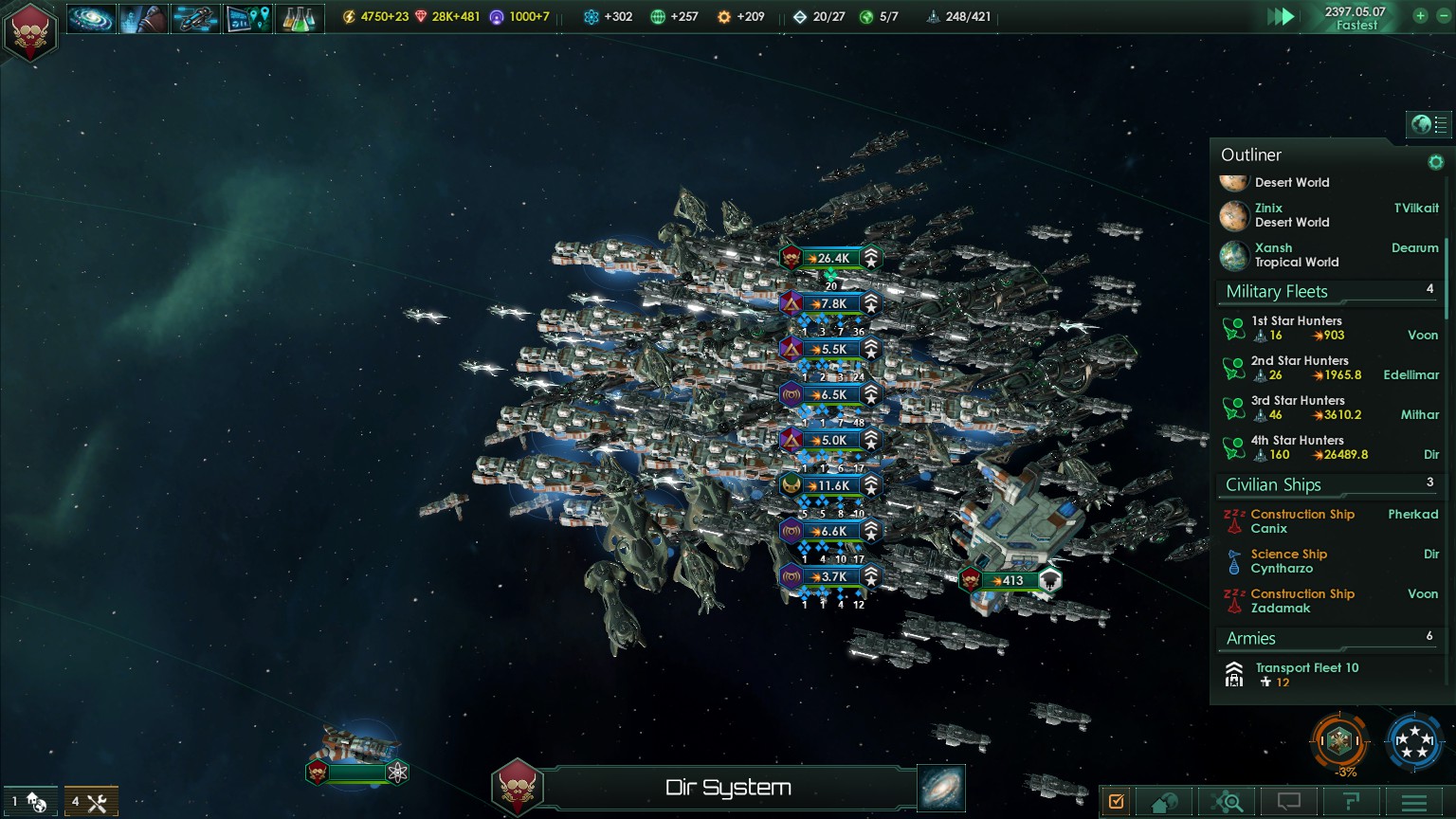Screen dimensions: 1456x819
Task: Open the situation log checkbox icon
Action: (1117, 802)
